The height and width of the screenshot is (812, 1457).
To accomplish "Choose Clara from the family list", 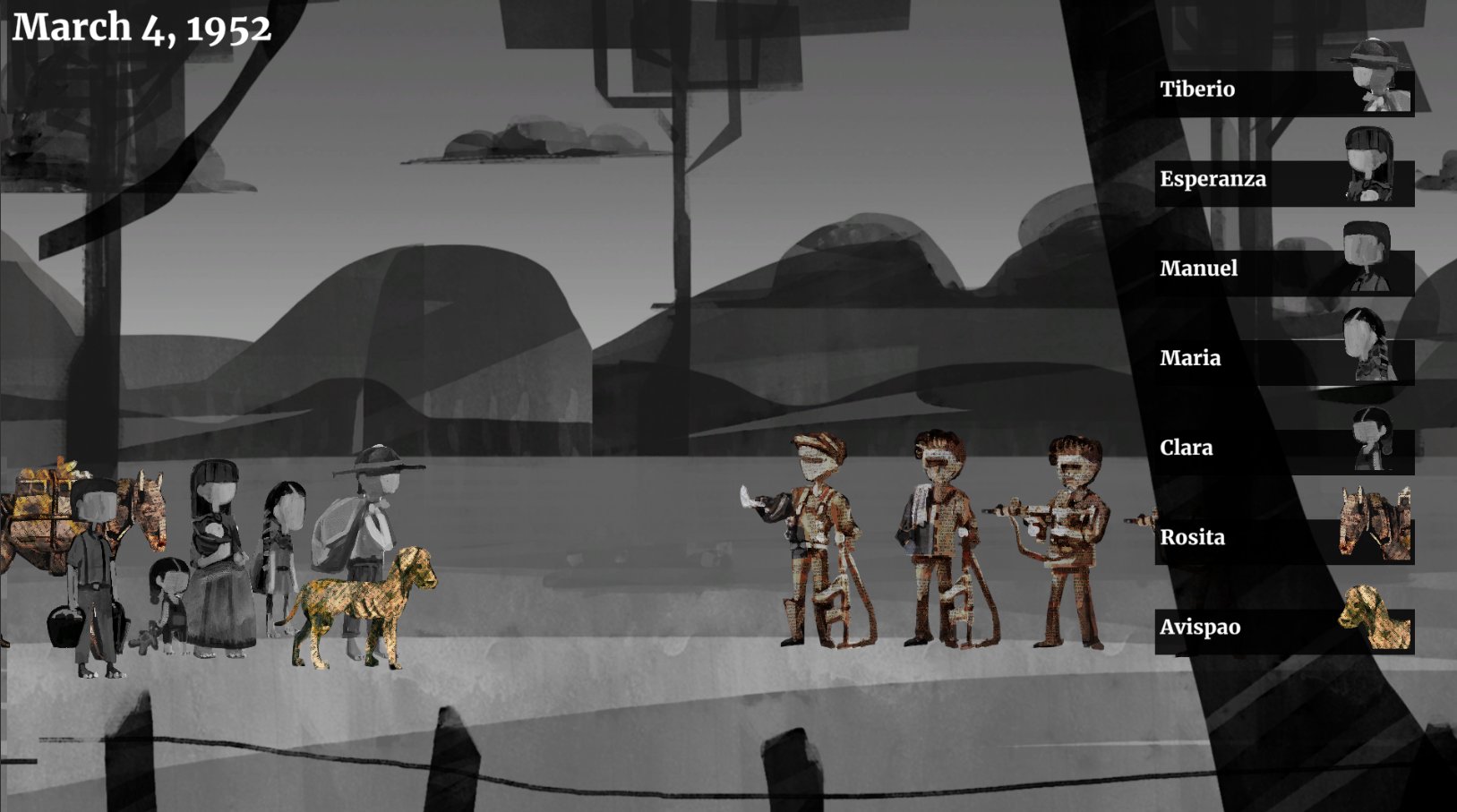I will click(x=1283, y=449).
